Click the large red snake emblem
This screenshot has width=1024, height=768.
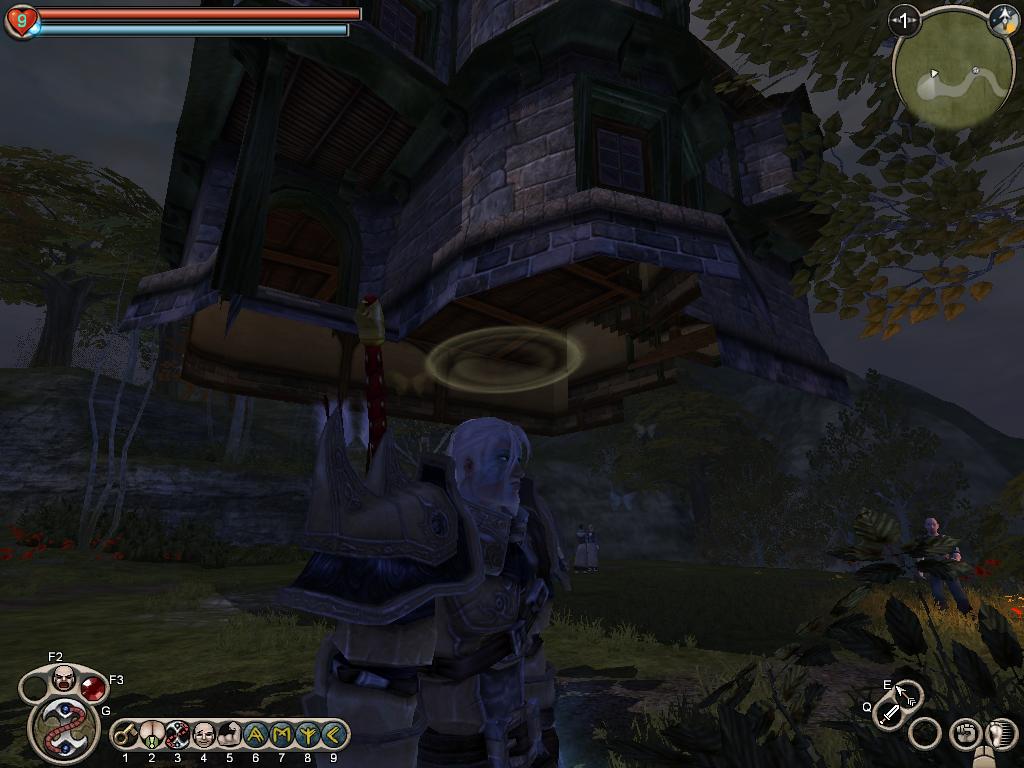pos(61,731)
